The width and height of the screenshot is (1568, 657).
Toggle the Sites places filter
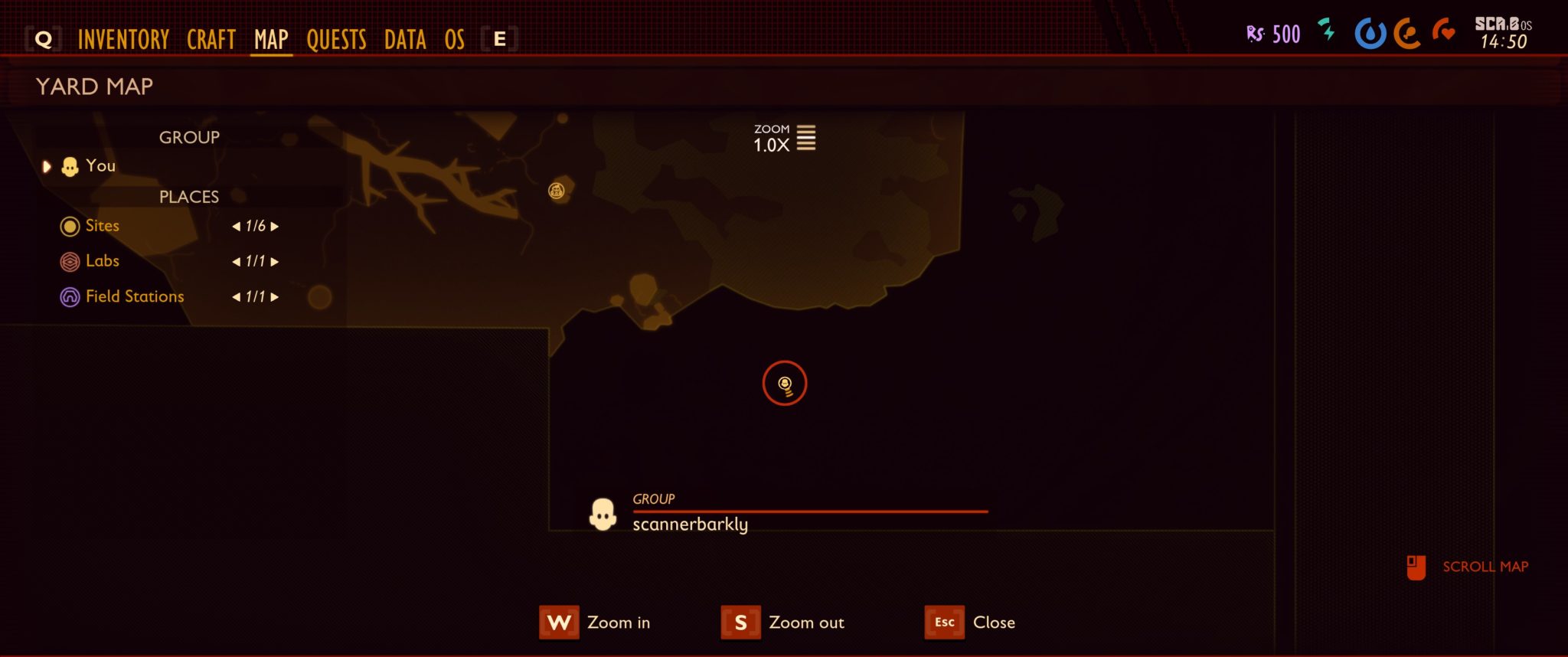click(102, 226)
